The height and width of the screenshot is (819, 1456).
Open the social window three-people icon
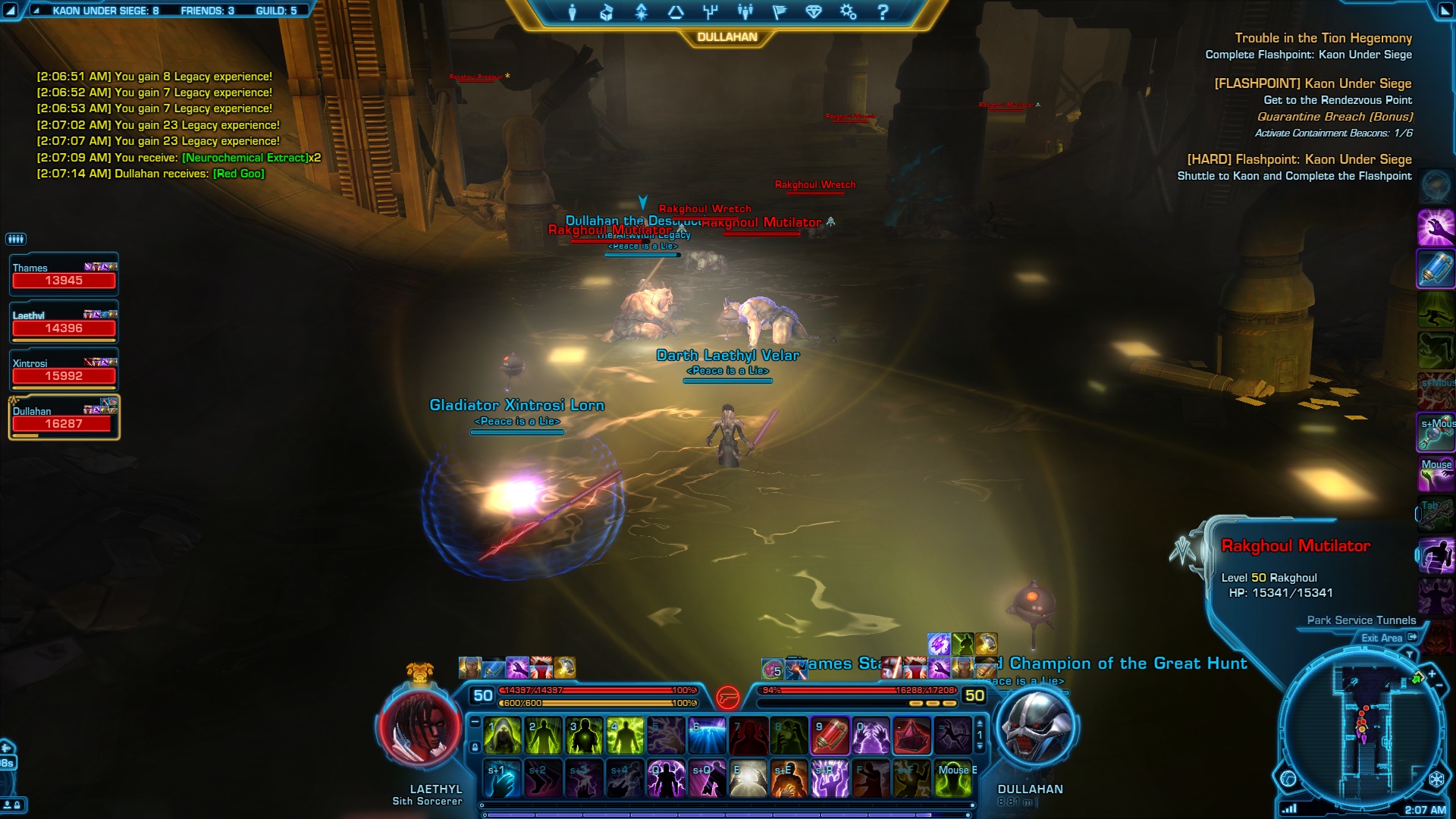coord(745,12)
